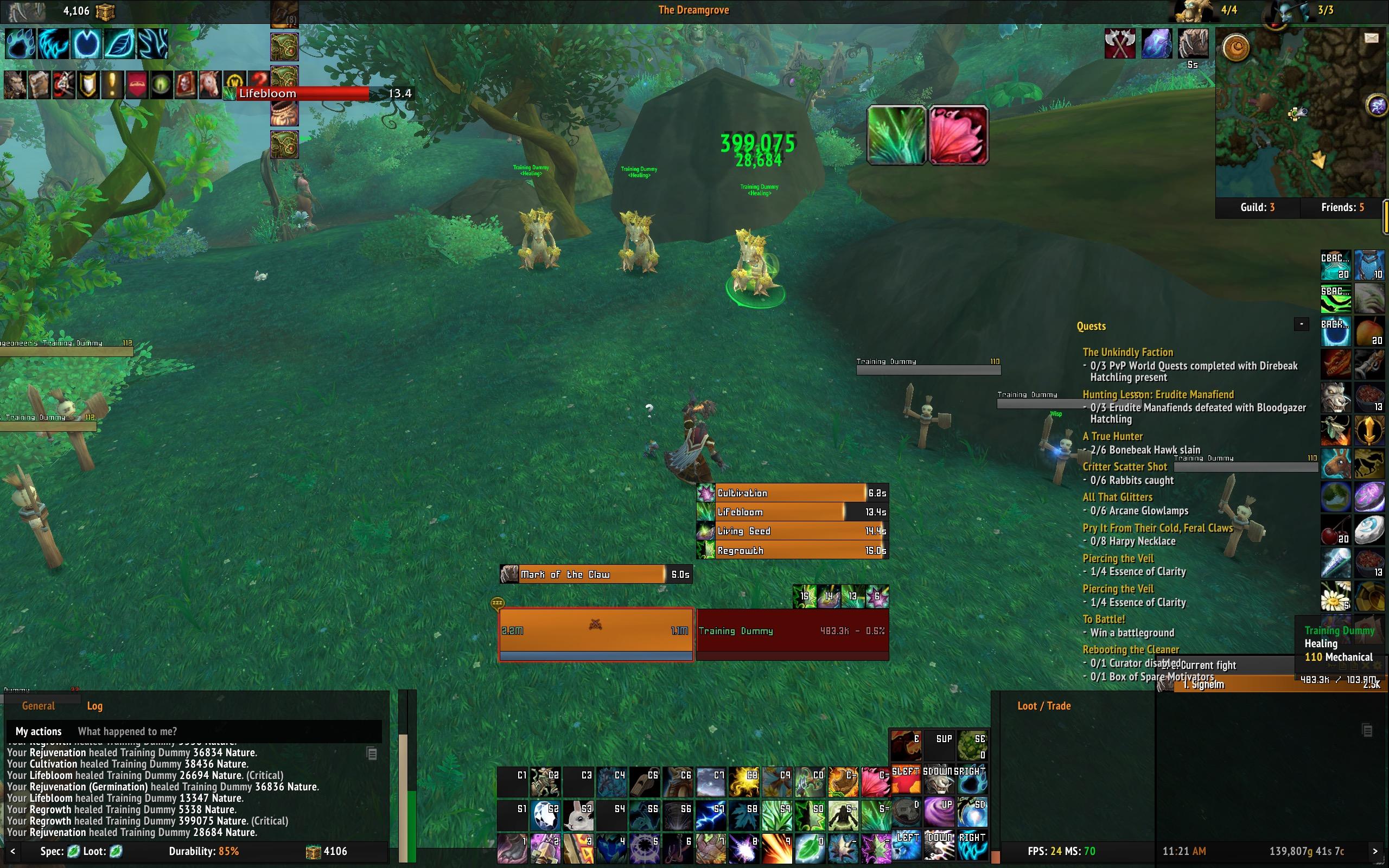This screenshot has height=868, width=1389.
Task: Open the Log chat tab
Action: pyautogui.click(x=95, y=706)
